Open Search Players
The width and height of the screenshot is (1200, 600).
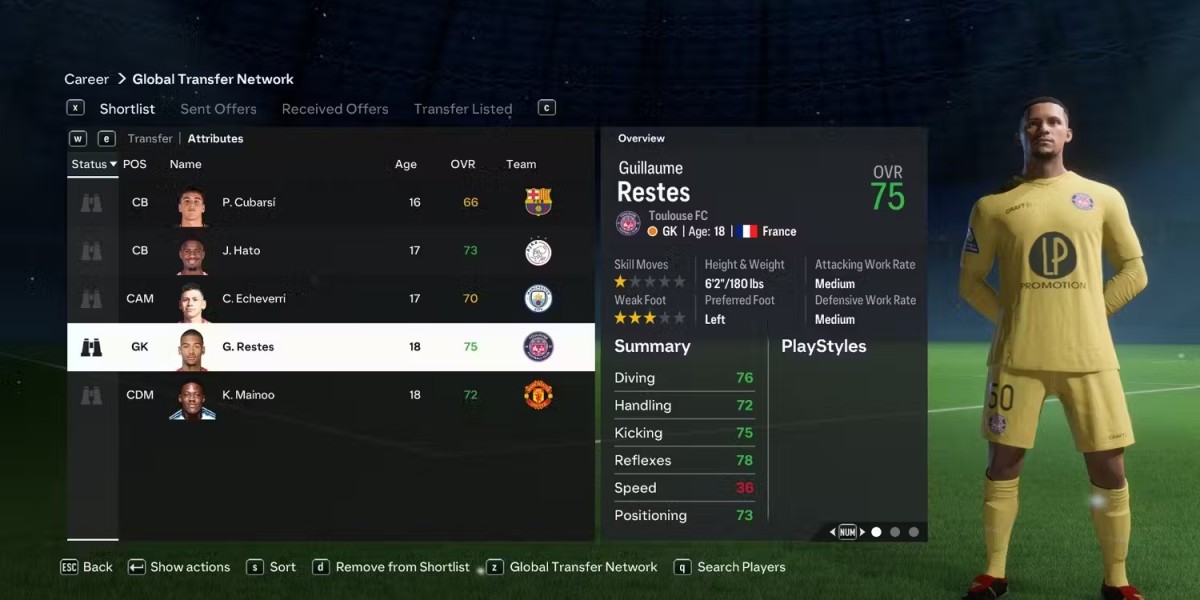[741, 567]
